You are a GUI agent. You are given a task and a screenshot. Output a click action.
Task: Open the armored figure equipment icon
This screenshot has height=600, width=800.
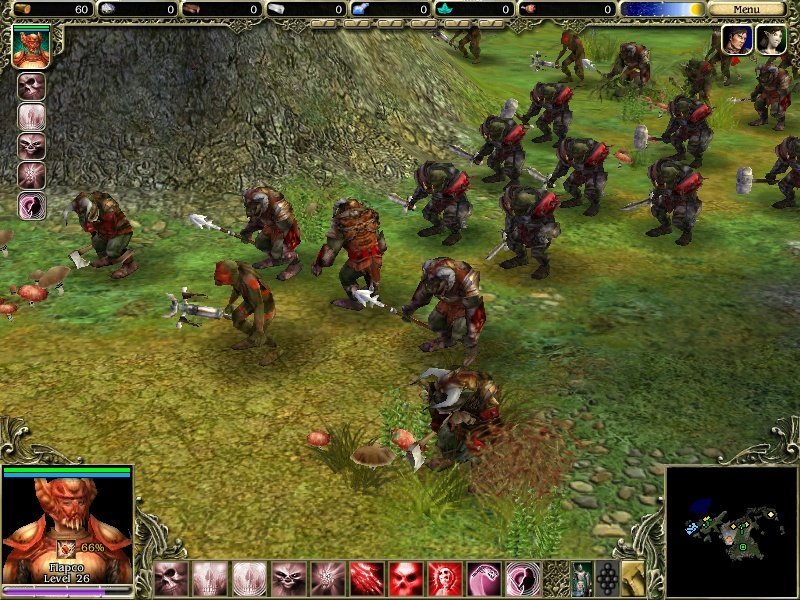coord(580,578)
